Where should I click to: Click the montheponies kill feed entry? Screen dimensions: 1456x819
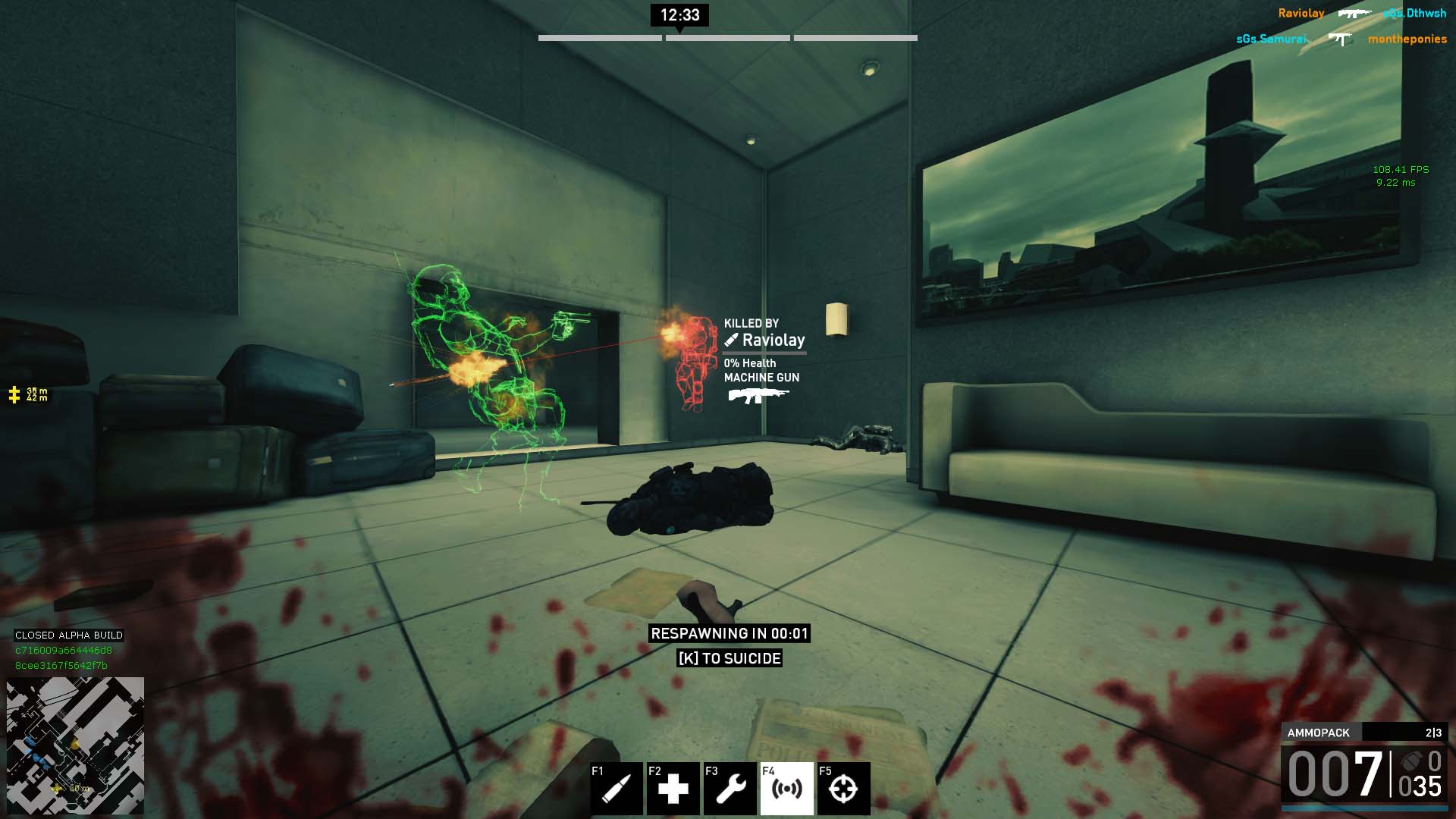pos(1407,39)
